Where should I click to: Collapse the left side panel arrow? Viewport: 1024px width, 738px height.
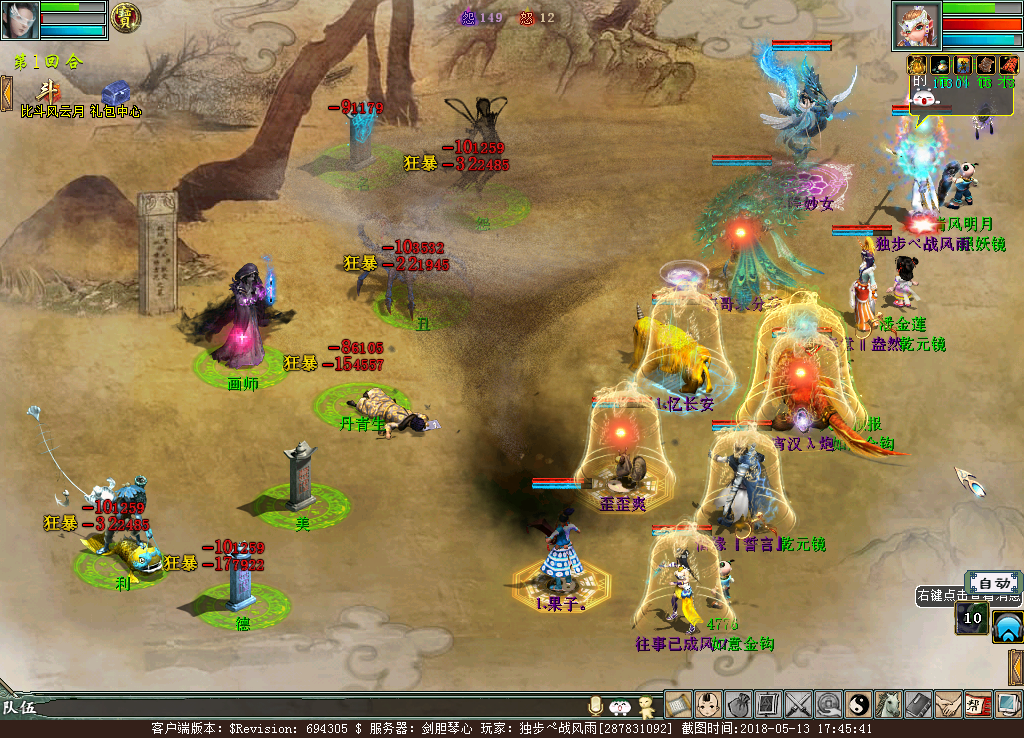[6, 94]
